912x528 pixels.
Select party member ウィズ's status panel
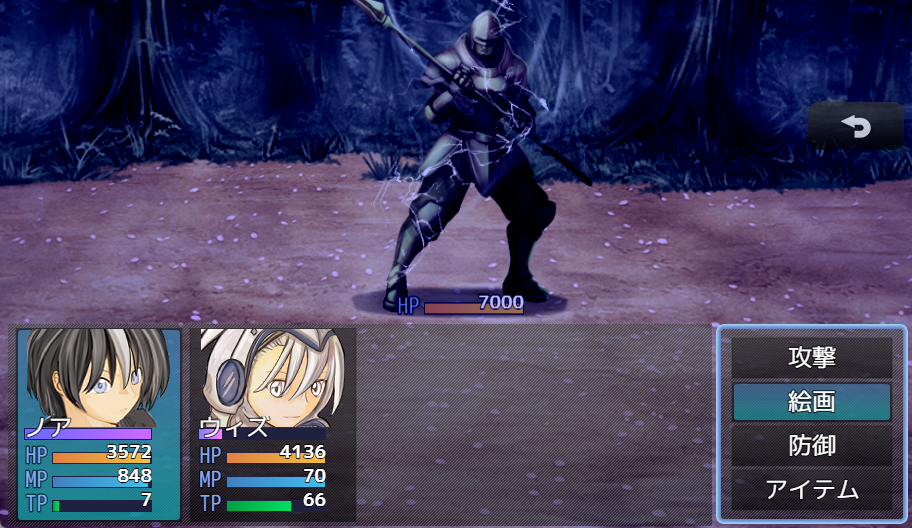point(272,424)
